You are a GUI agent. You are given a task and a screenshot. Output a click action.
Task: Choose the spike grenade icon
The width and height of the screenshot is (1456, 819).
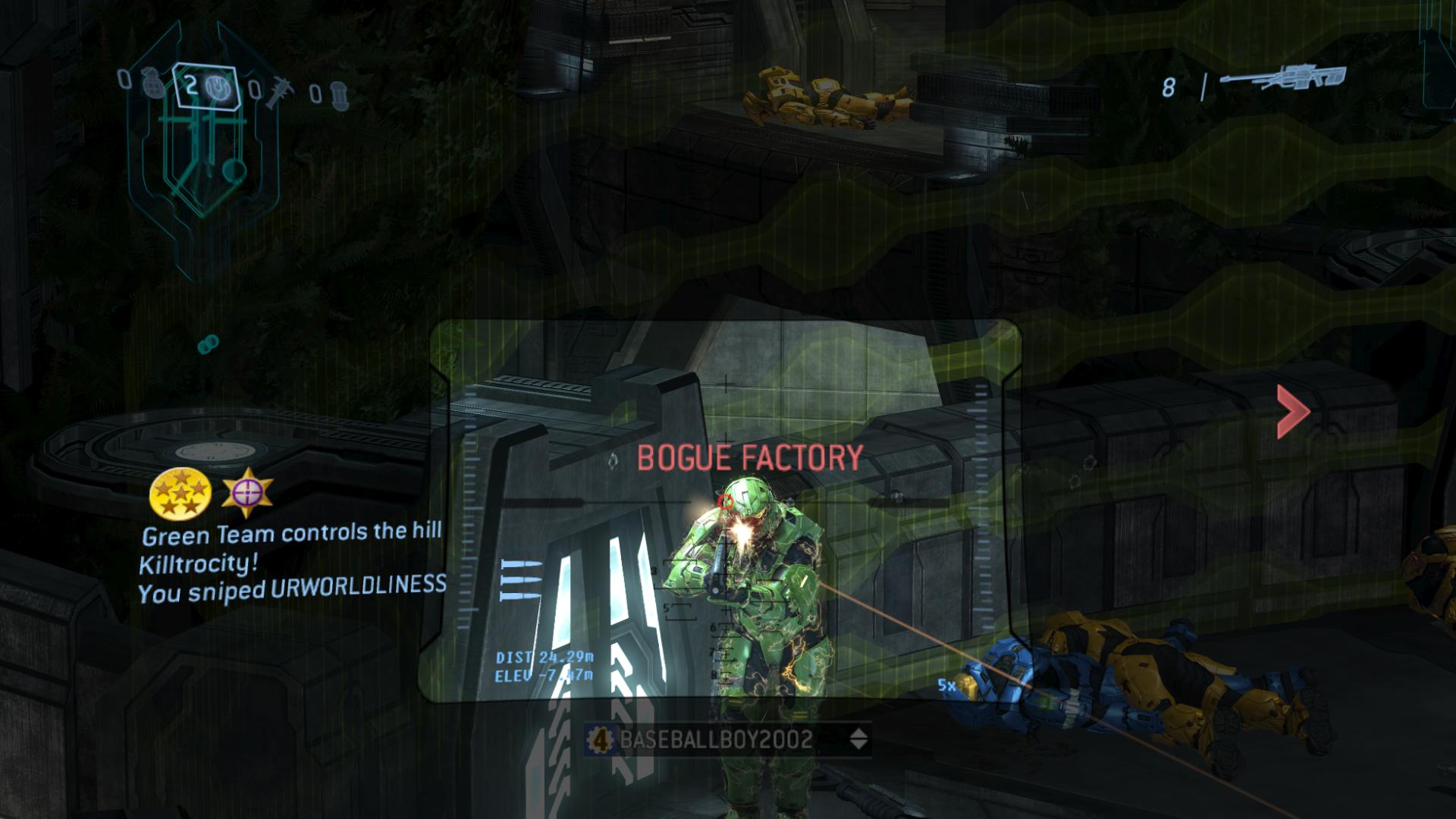click(275, 93)
